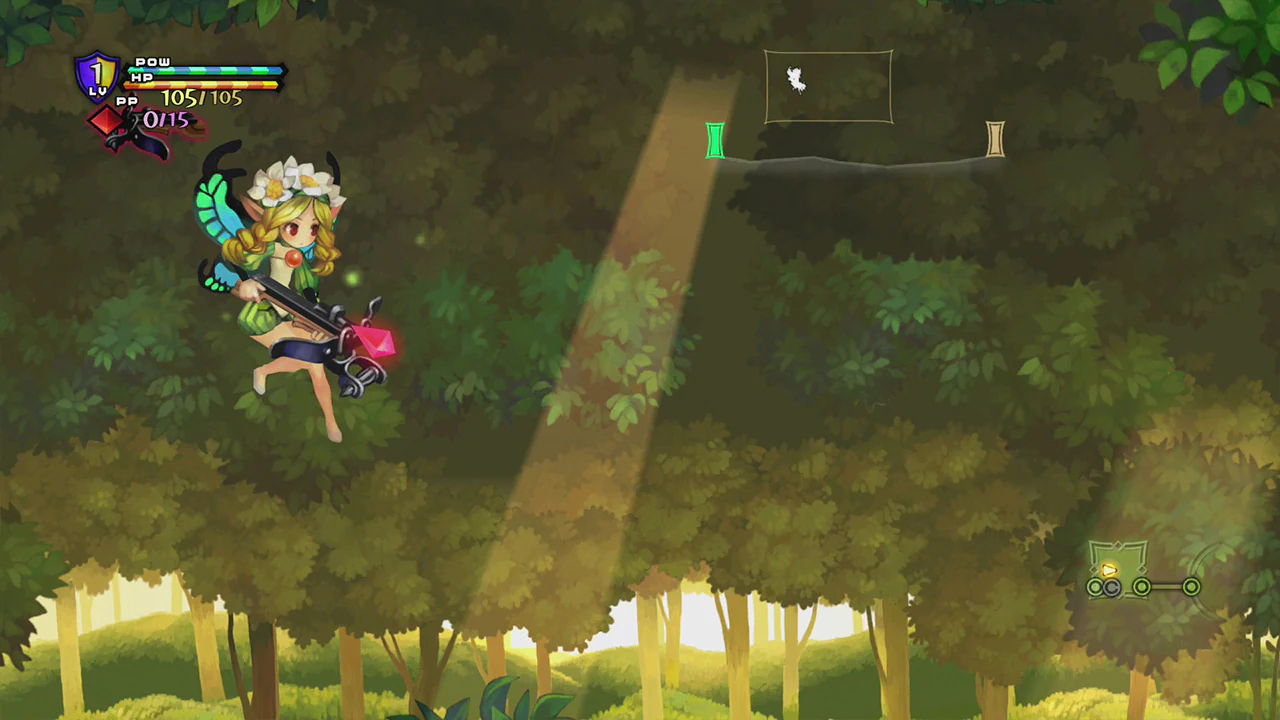The width and height of the screenshot is (1280, 720).
Task: Select the beige portal marker on the right ledge
Action: 995,138
